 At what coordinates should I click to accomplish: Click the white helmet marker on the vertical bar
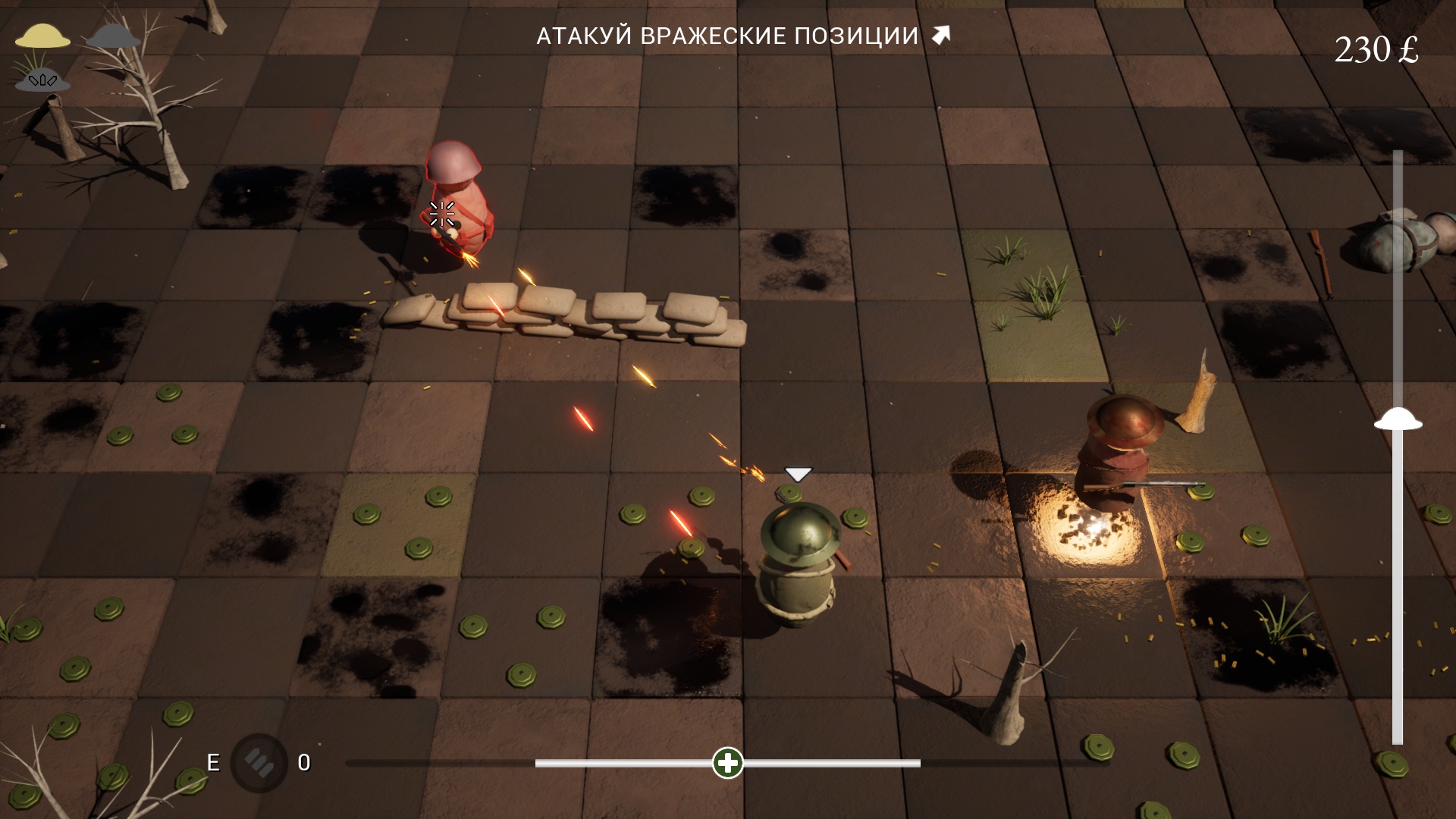coord(1398,419)
